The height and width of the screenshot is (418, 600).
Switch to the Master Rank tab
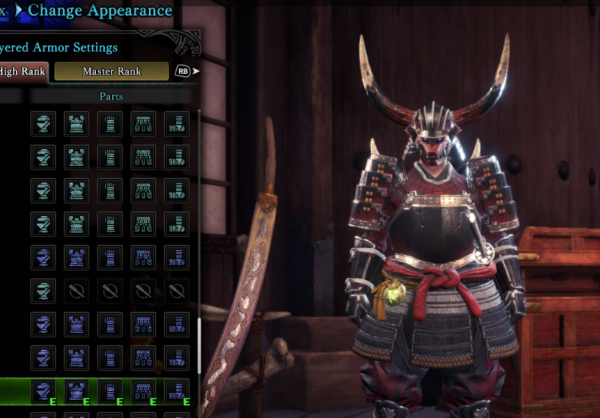[x=111, y=72]
